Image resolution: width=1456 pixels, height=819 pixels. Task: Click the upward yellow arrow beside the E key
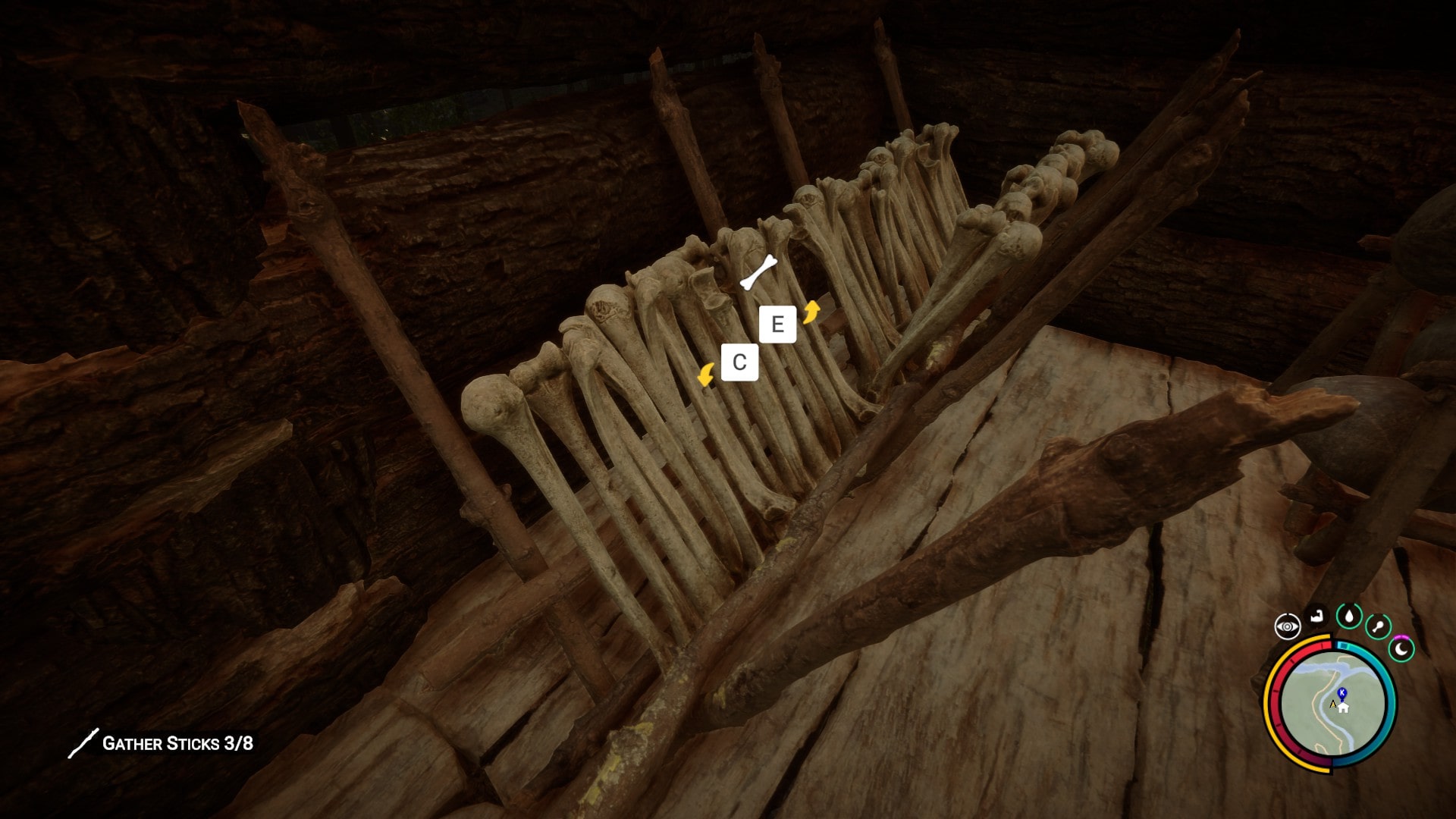click(x=810, y=312)
